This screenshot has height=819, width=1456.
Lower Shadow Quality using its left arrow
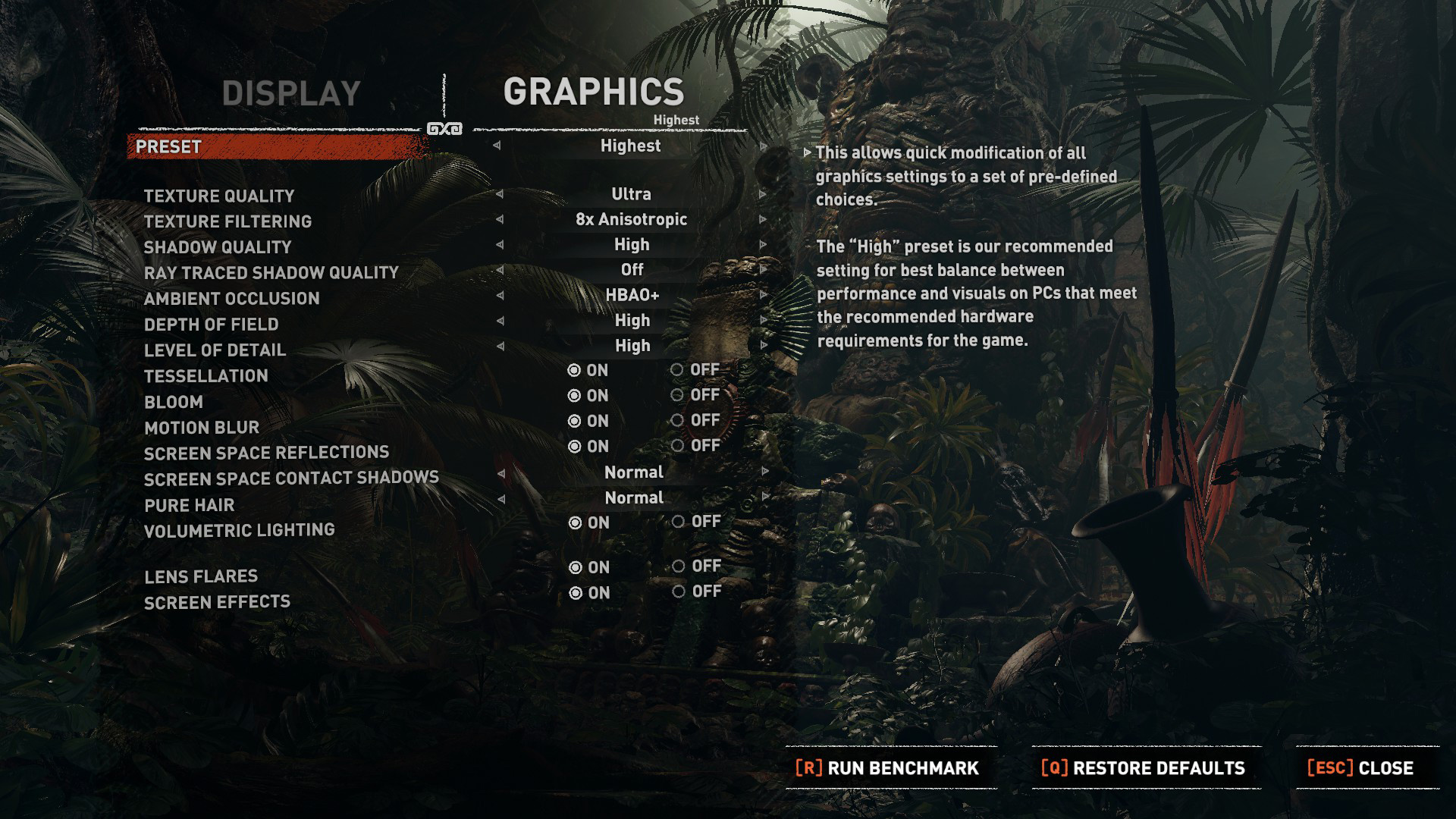[499, 245]
